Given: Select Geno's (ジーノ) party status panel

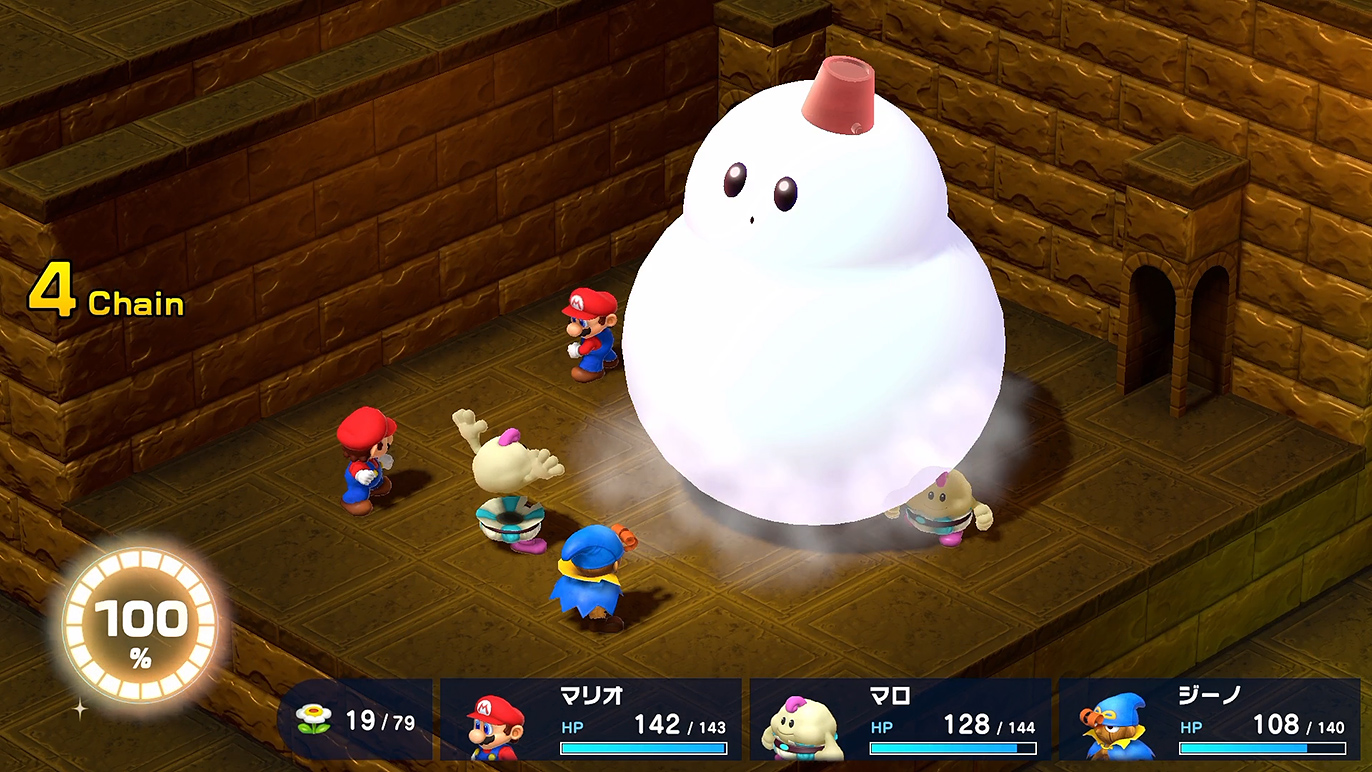Looking at the screenshot, I should tap(1209, 718).
